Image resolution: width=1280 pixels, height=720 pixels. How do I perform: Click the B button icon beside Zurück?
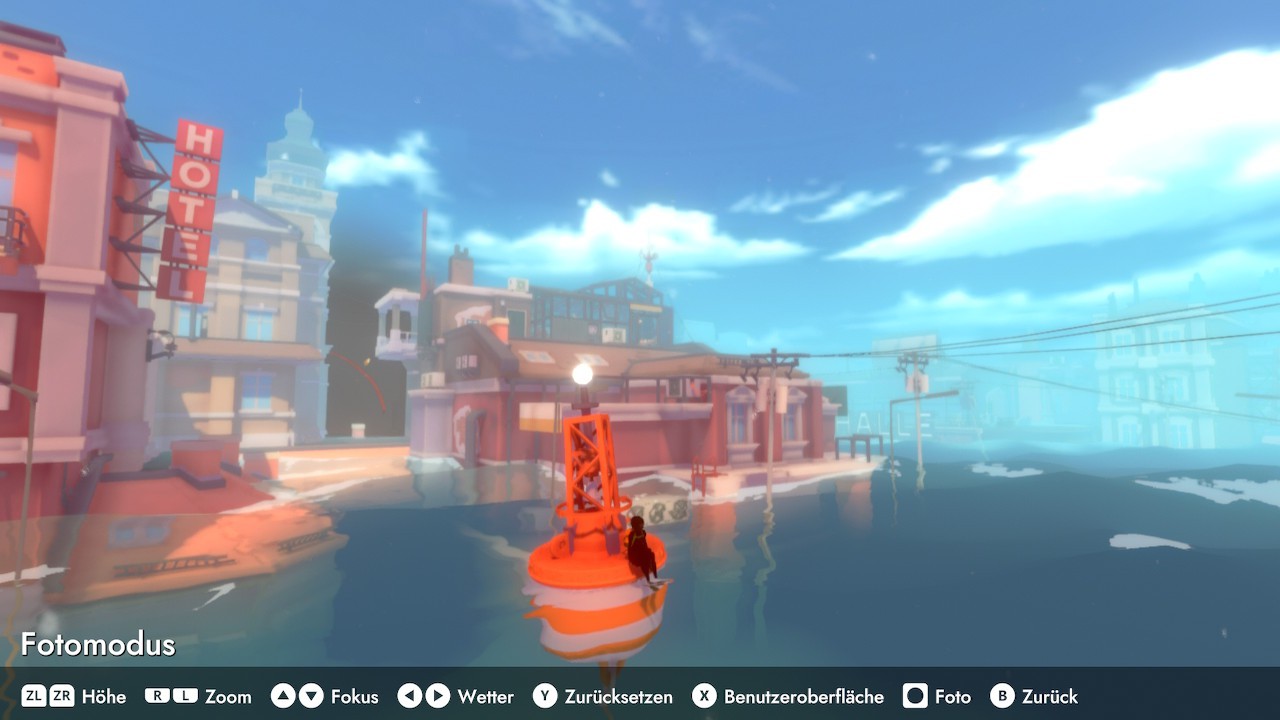coord(1004,697)
